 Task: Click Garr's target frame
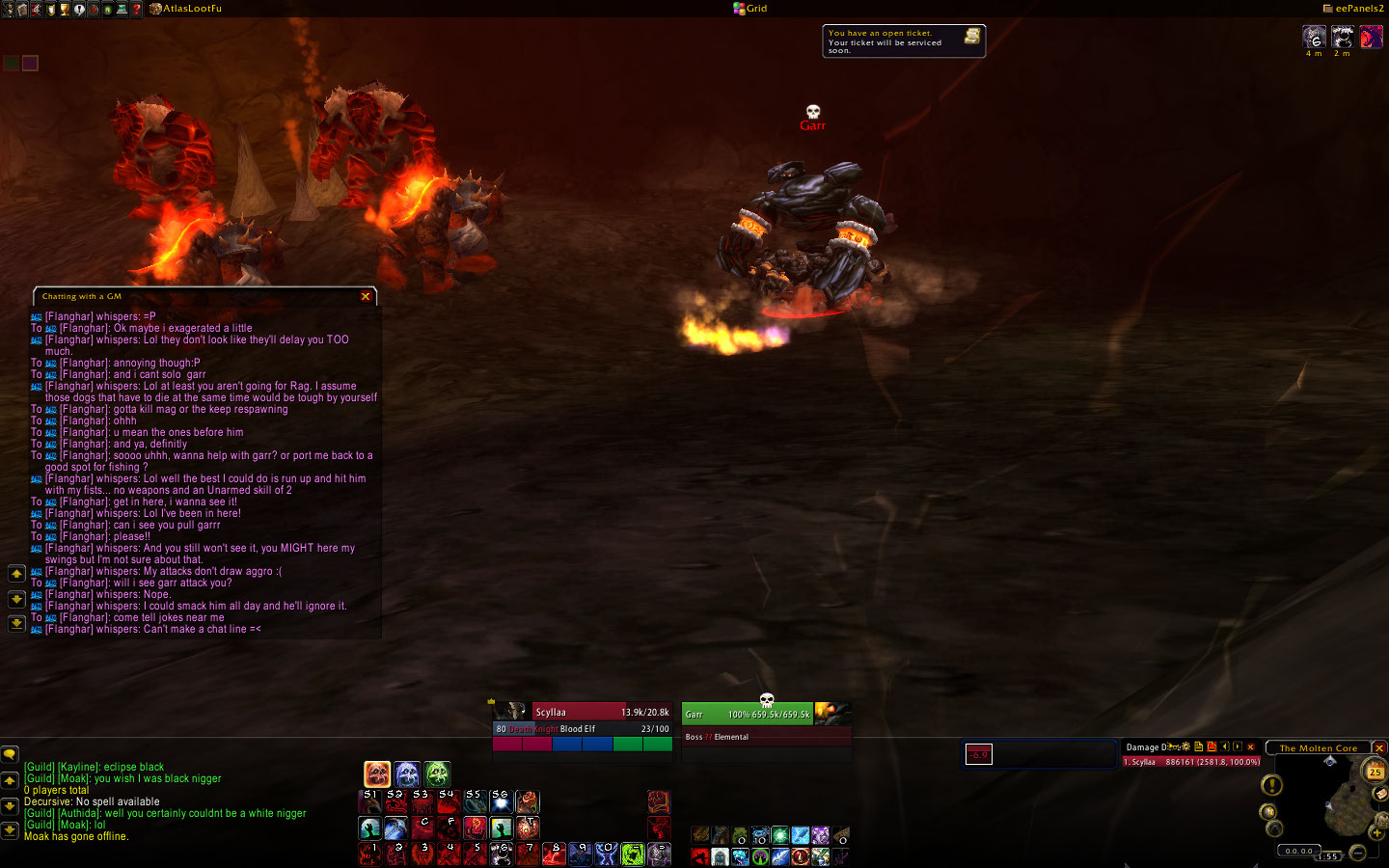click(x=748, y=714)
